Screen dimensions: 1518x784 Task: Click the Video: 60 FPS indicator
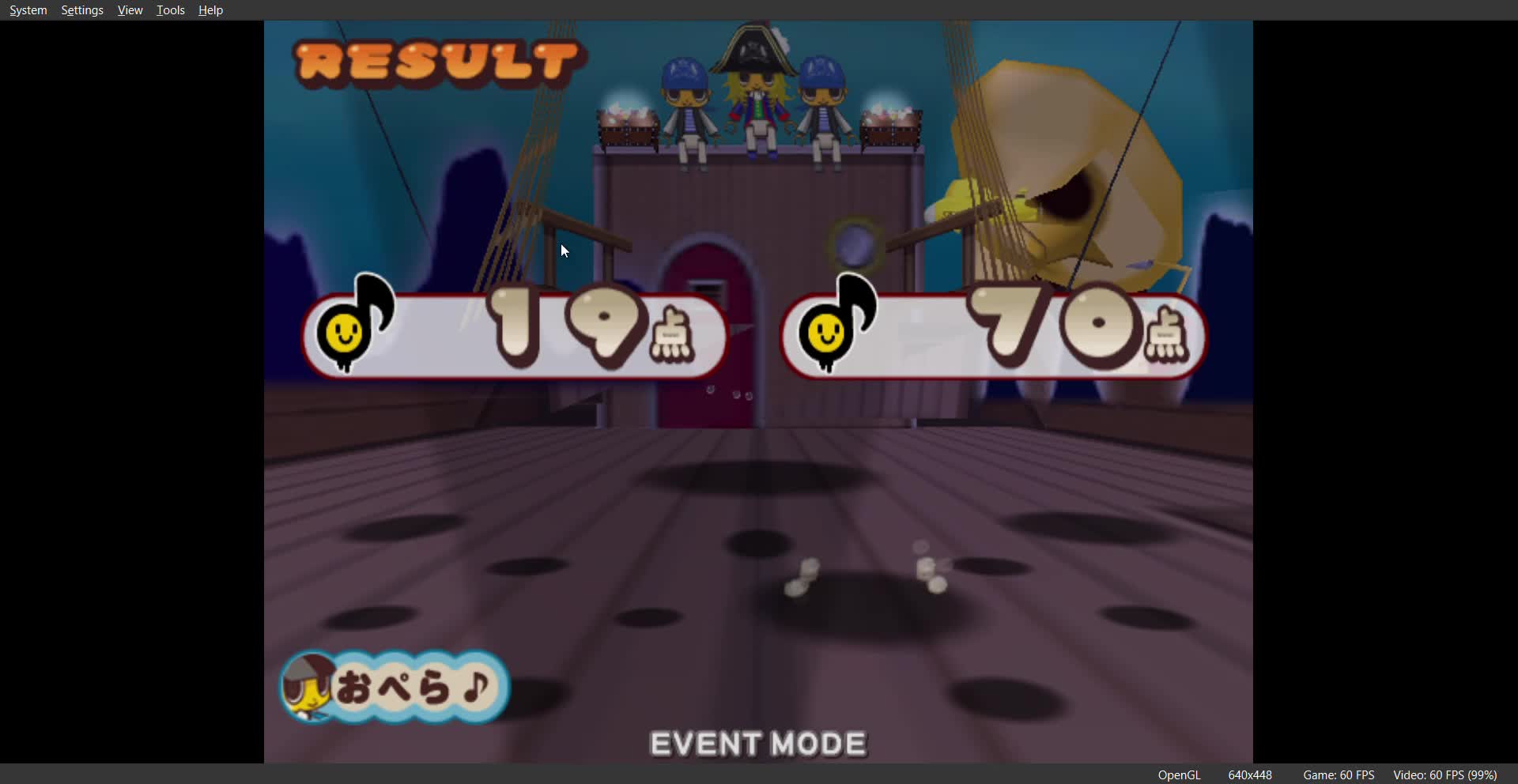[1445, 775]
